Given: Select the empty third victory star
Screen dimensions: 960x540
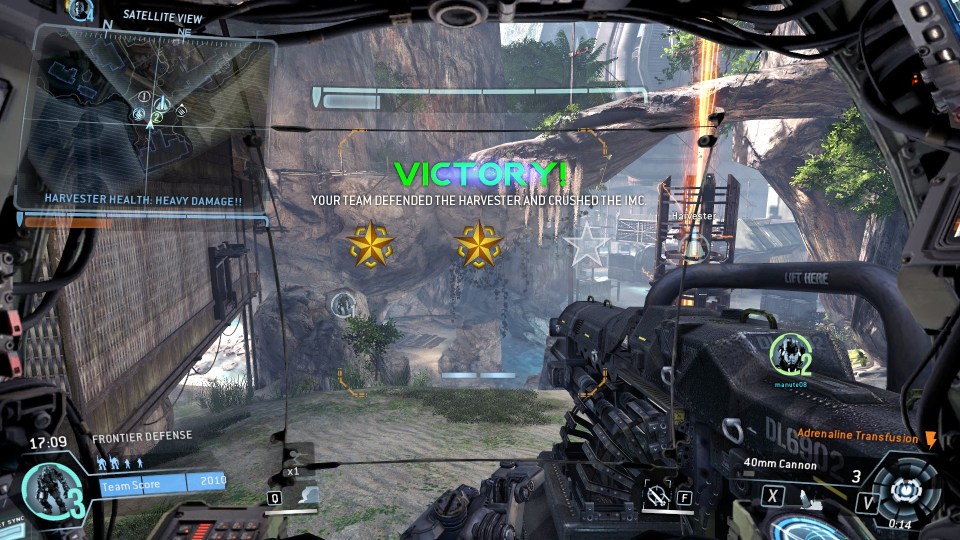Looking at the screenshot, I should tap(585, 243).
